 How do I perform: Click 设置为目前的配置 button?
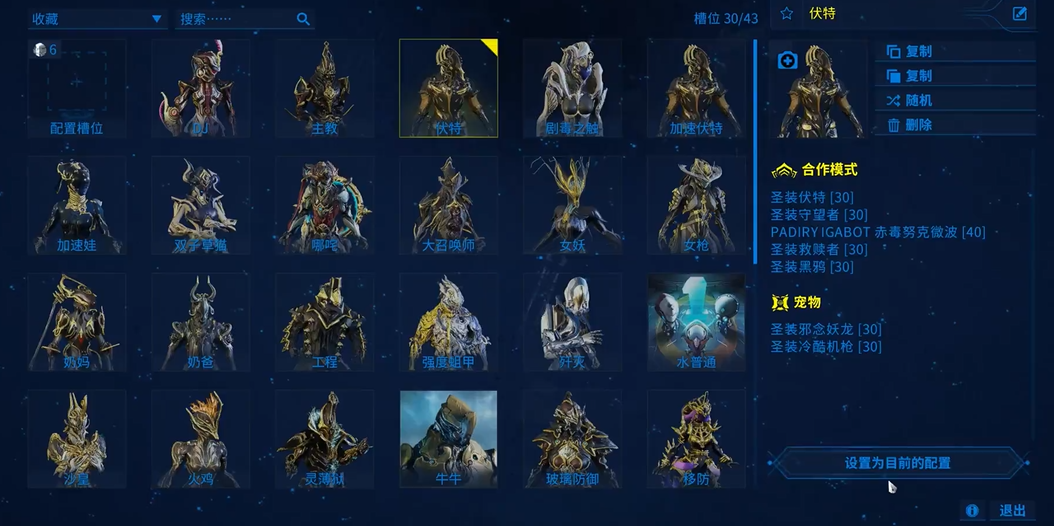(x=897, y=463)
